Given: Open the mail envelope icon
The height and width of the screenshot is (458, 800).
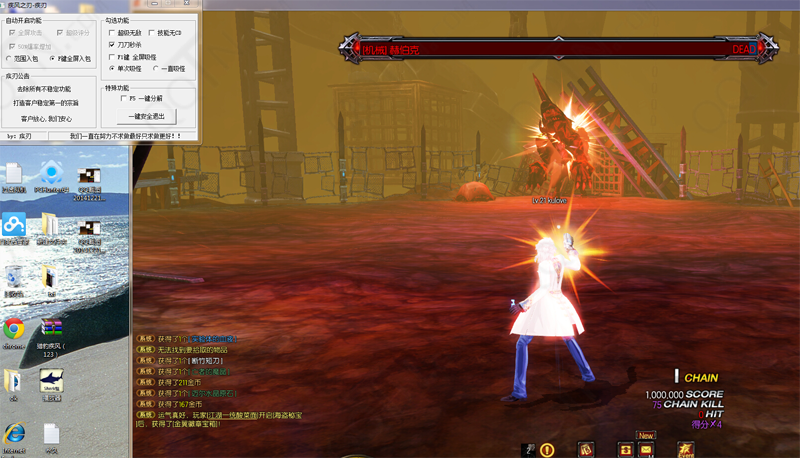Looking at the screenshot, I should click(x=647, y=450).
